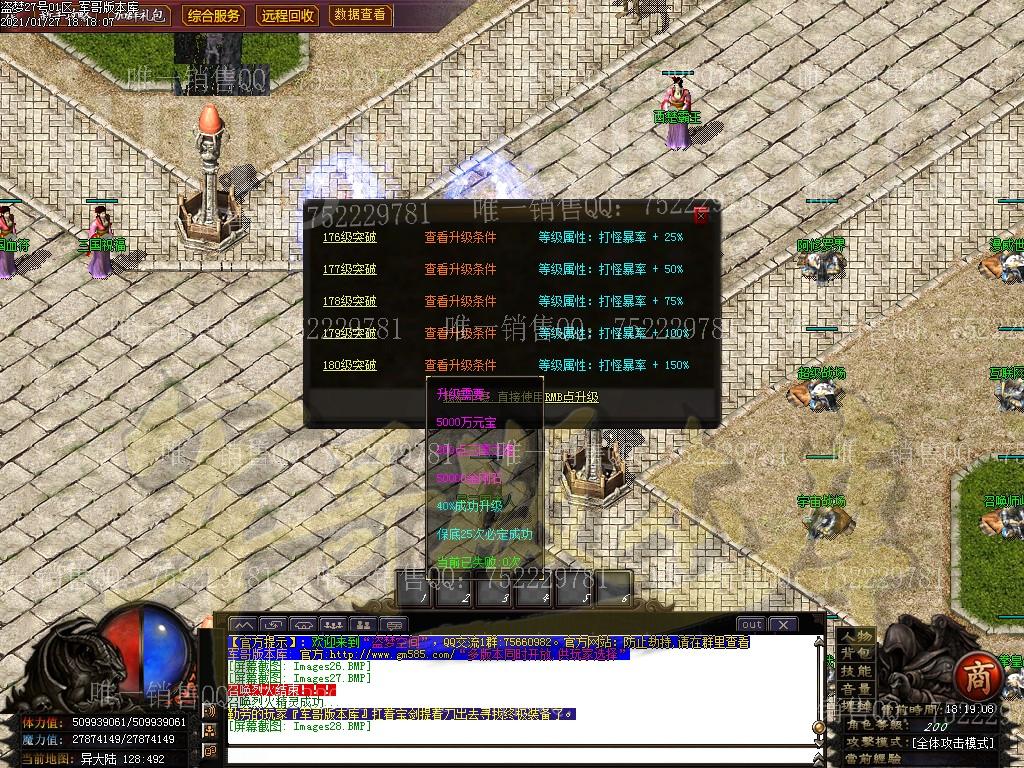Image resolution: width=1024 pixels, height=768 pixels.
Task: Close the chat panel with X
Action: click(x=783, y=625)
